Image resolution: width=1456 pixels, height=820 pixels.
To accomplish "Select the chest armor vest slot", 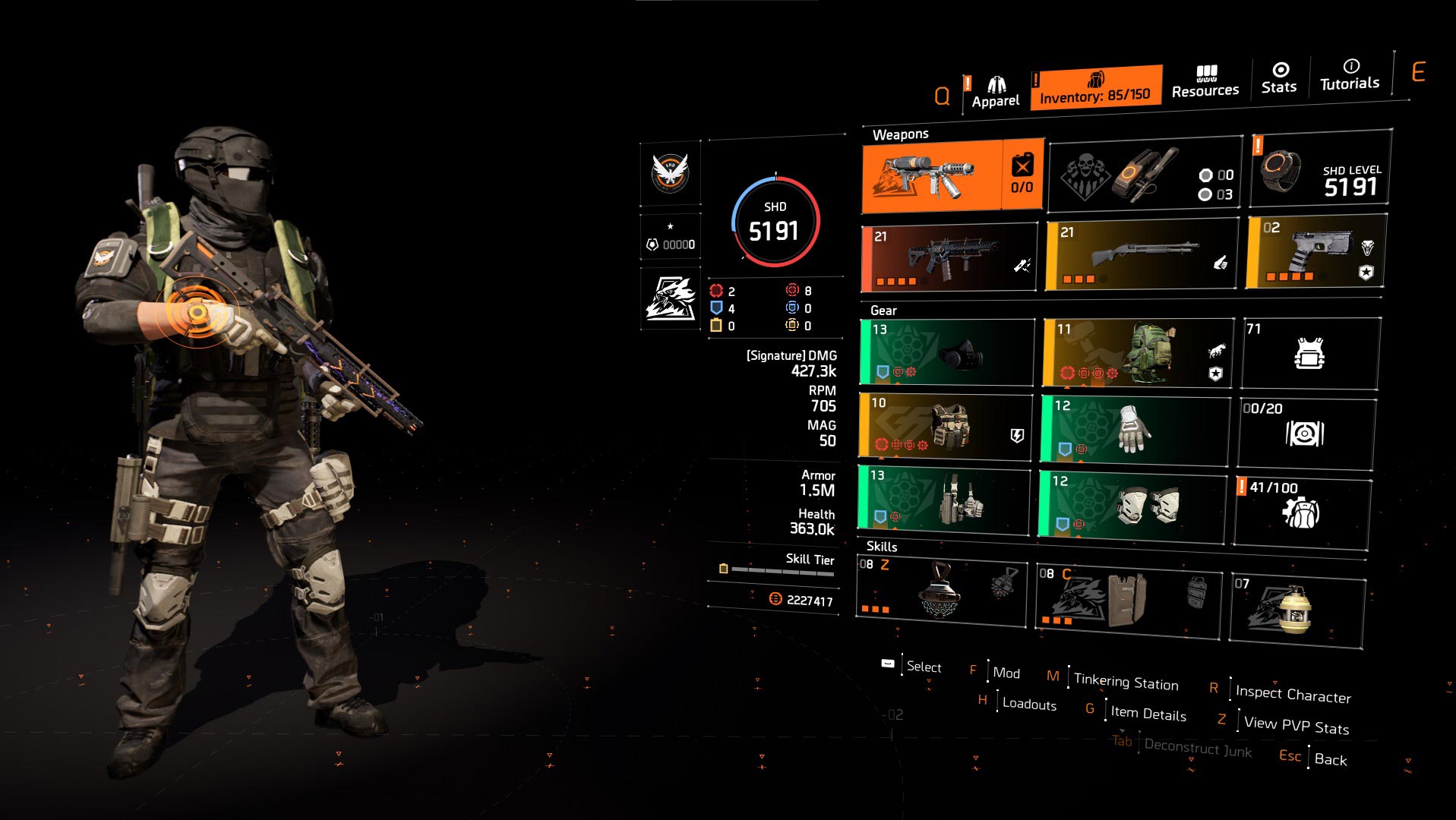I will click(x=946, y=426).
